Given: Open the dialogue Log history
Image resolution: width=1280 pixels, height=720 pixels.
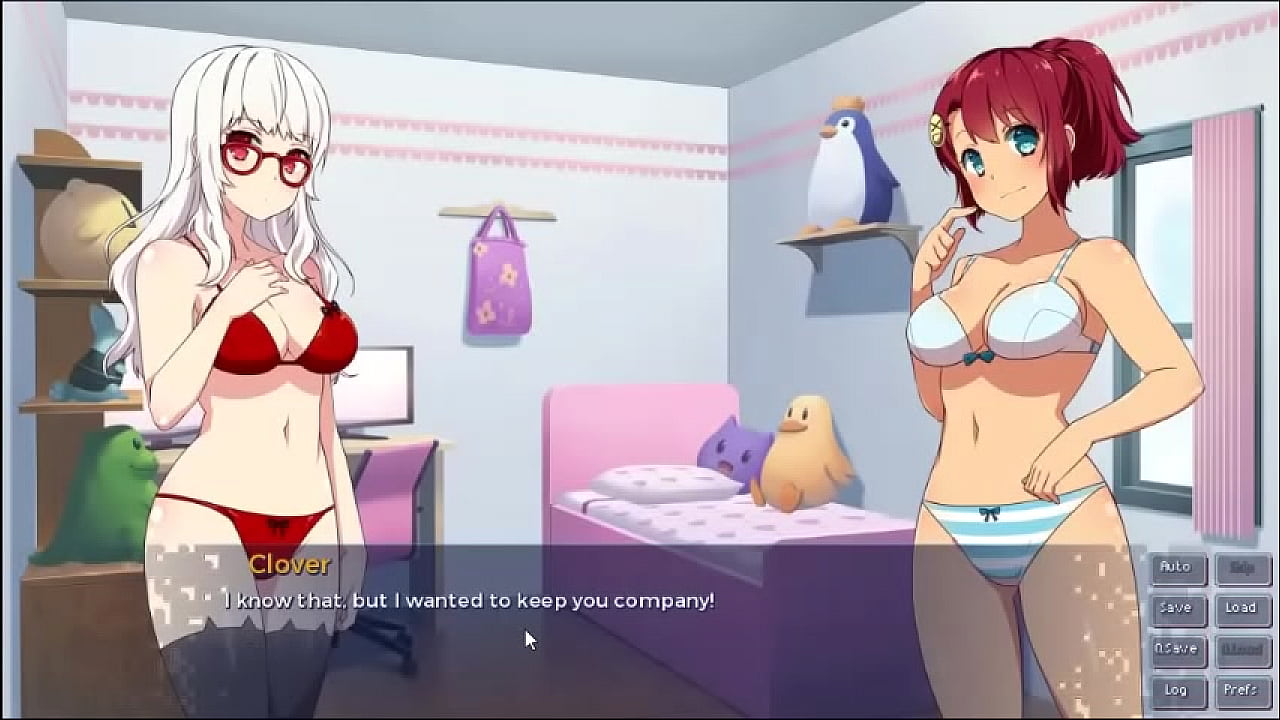Looking at the screenshot, I should coord(1176,689).
